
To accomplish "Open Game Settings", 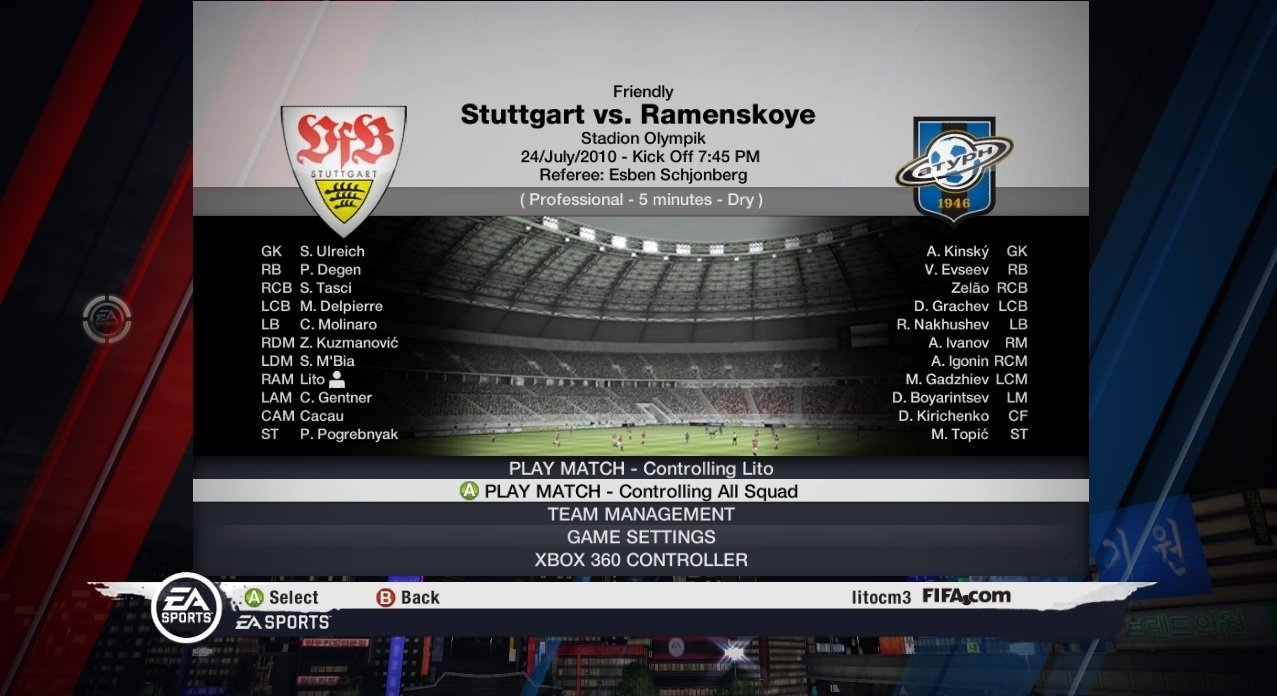I will (640, 537).
